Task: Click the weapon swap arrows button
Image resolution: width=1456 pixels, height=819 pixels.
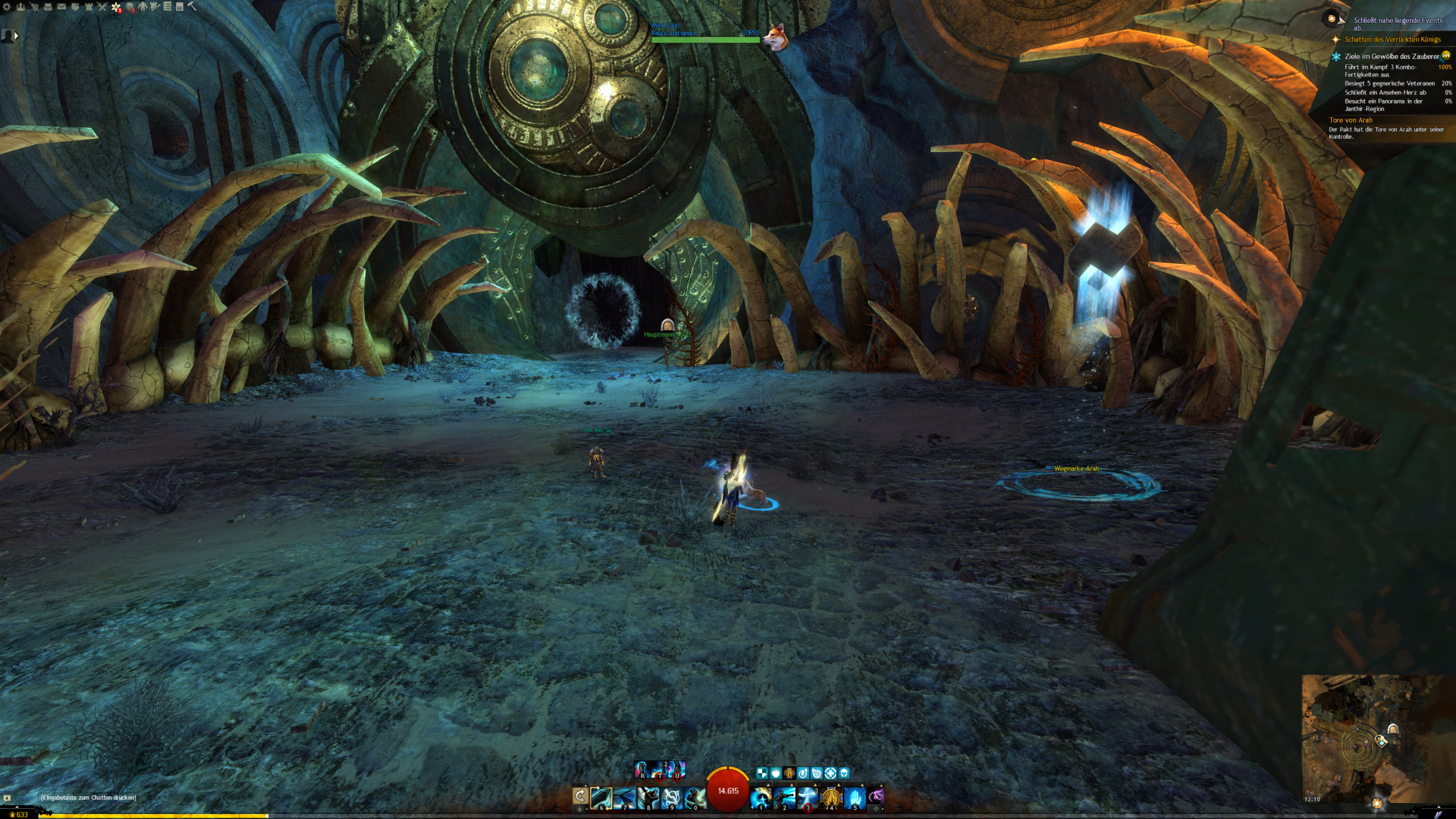Action: (580, 796)
